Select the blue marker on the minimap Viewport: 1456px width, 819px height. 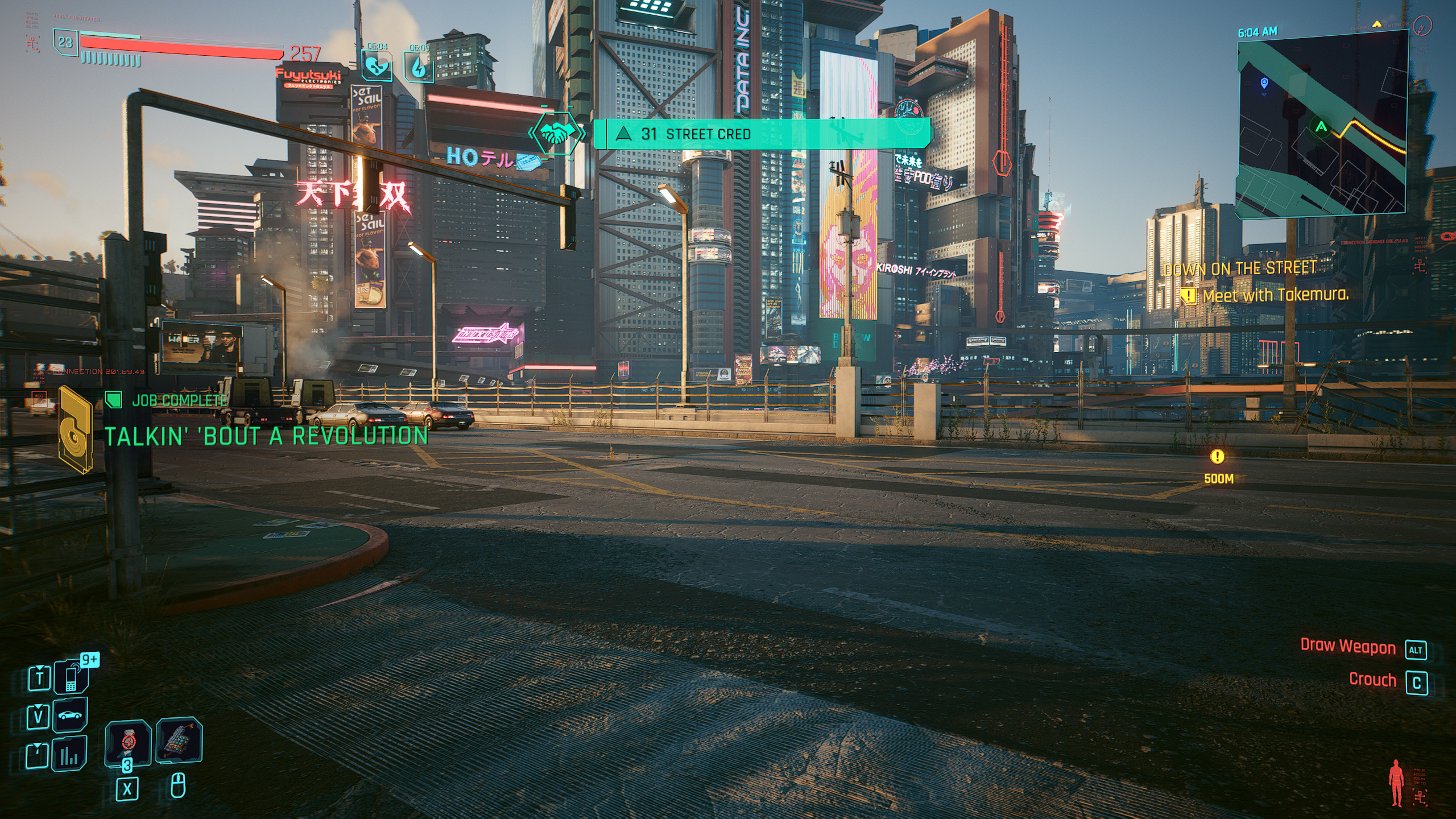(x=1264, y=84)
